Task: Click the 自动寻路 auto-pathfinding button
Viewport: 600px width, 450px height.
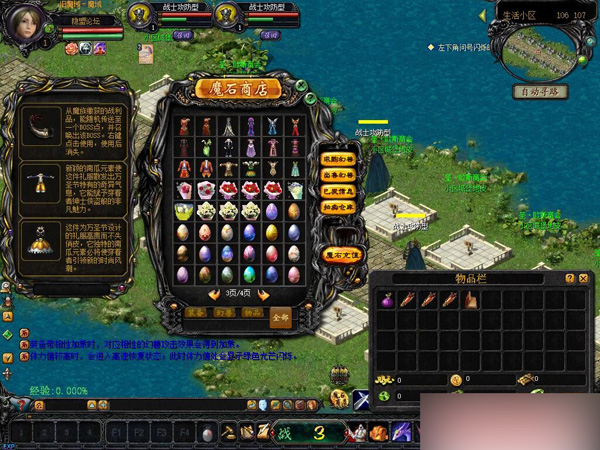Action: tap(539, 91)
